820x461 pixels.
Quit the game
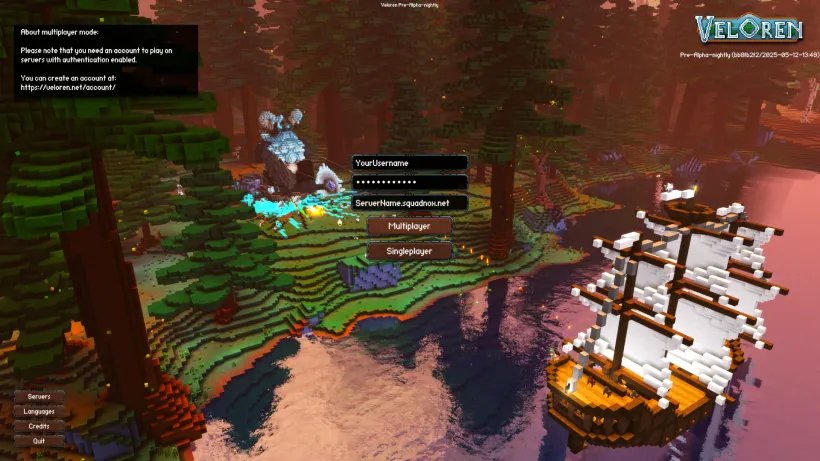pos(39,440)
